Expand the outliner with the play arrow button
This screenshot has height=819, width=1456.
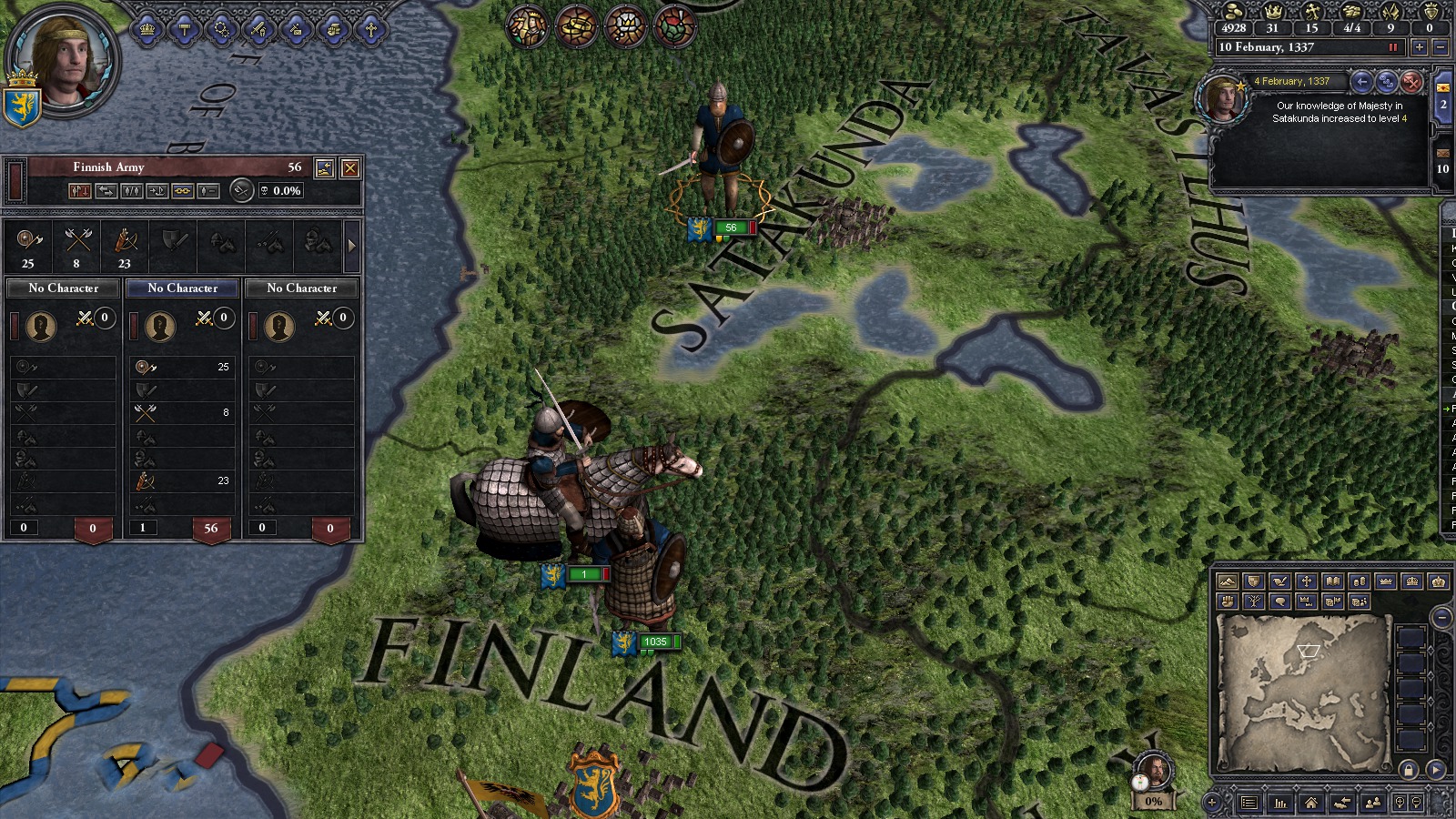pos(1435,770)
